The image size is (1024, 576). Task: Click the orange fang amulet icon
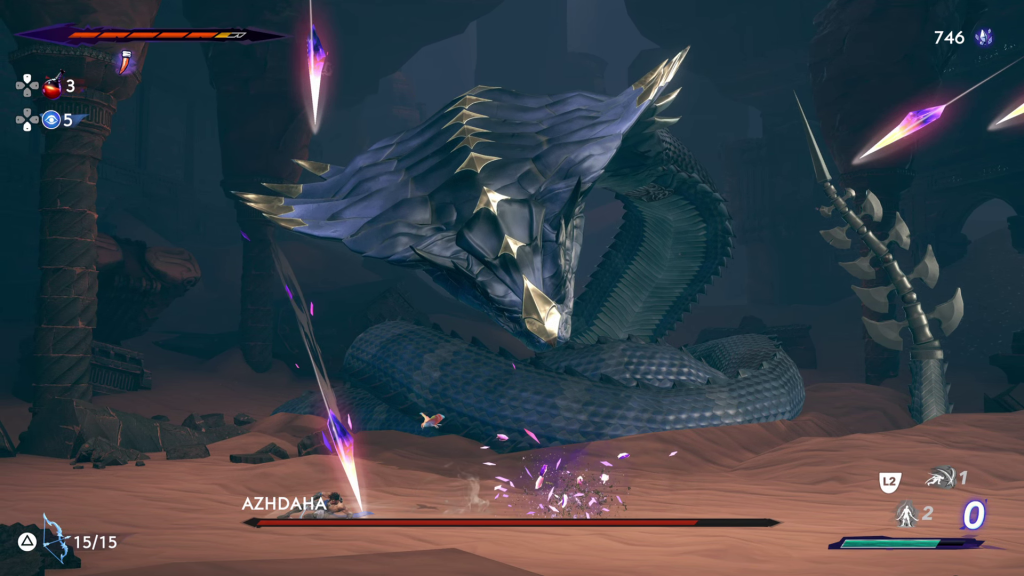pos(125,62)
